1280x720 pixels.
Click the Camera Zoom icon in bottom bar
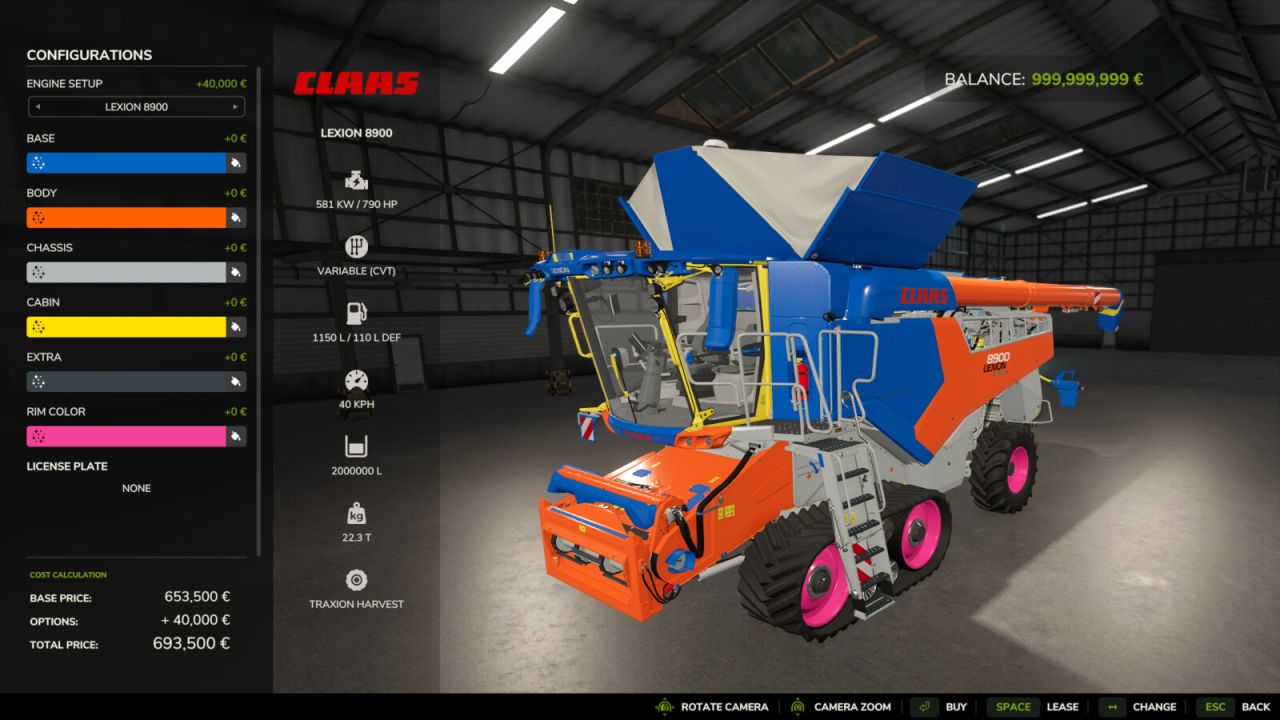[x=797, y=706]
